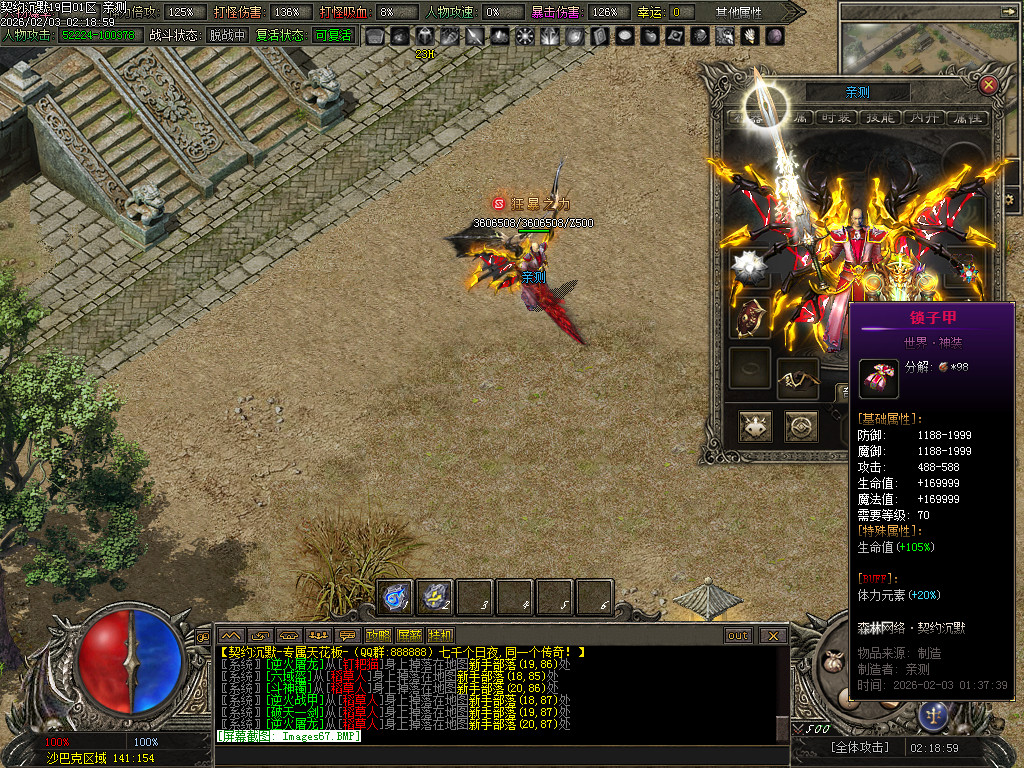Click the out button on chat bar
1024x768 pixels.
tap(738, 635)
